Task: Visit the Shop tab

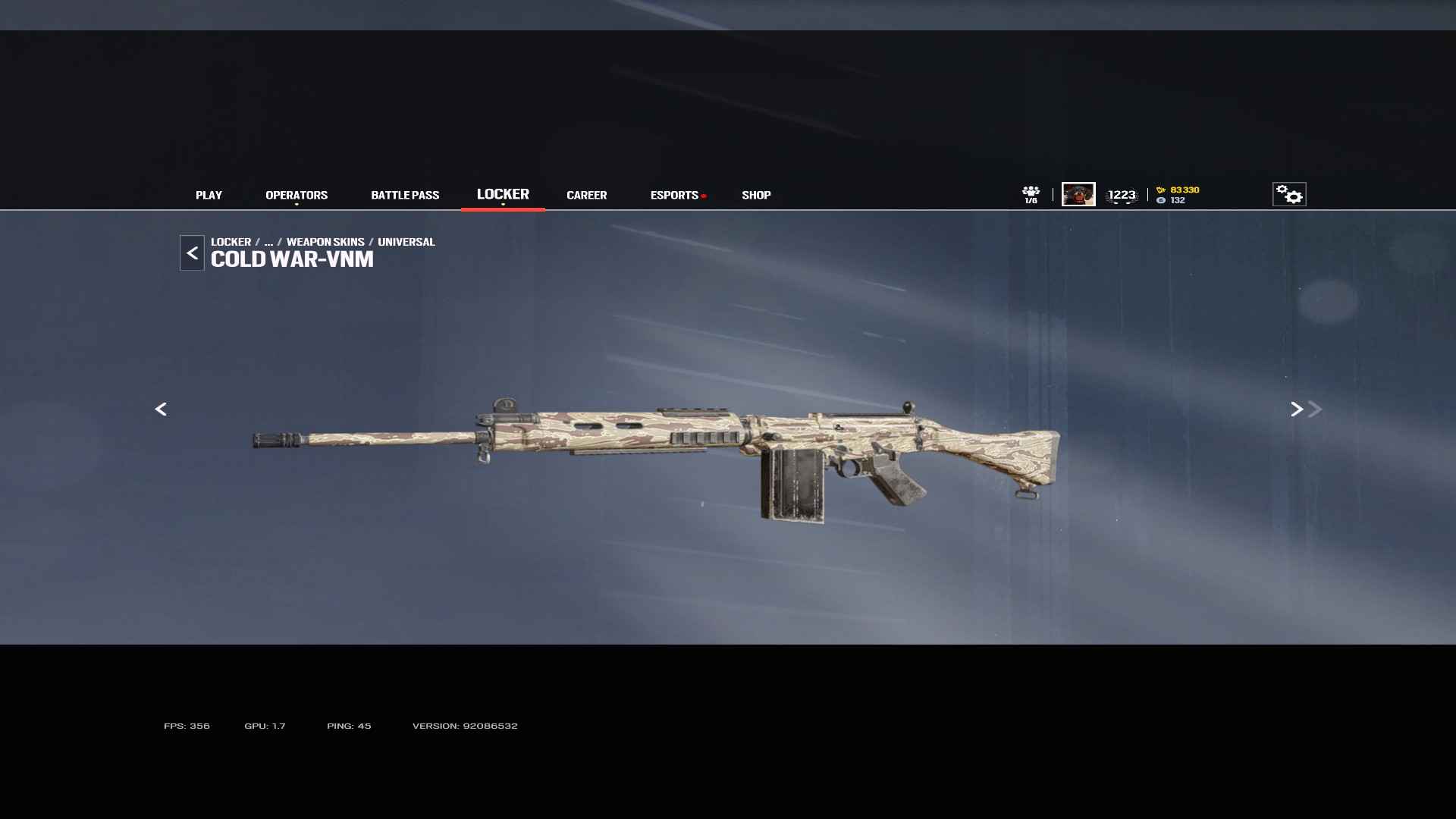Action: pos(756,195)
